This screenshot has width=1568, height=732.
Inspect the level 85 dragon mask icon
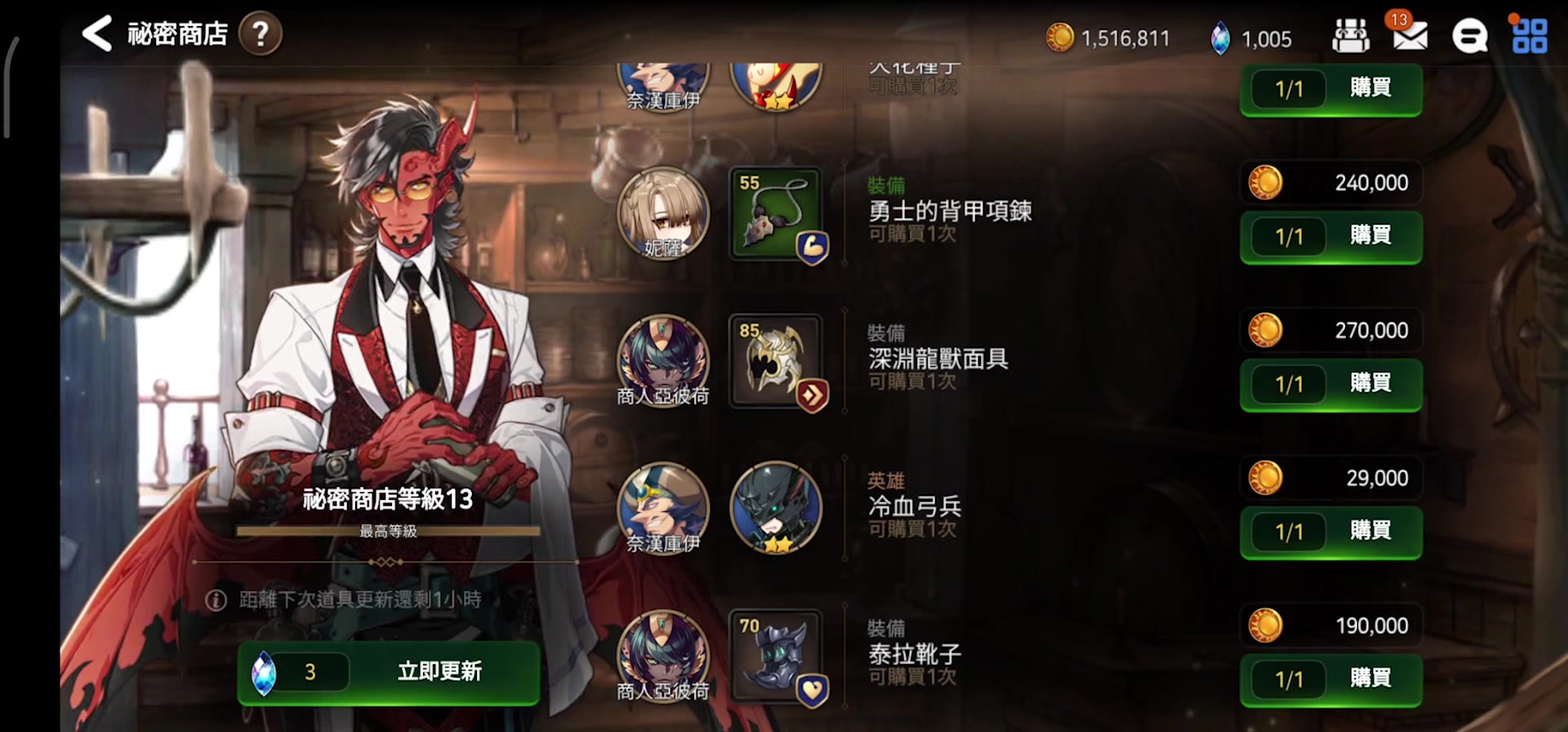[776, 361]
